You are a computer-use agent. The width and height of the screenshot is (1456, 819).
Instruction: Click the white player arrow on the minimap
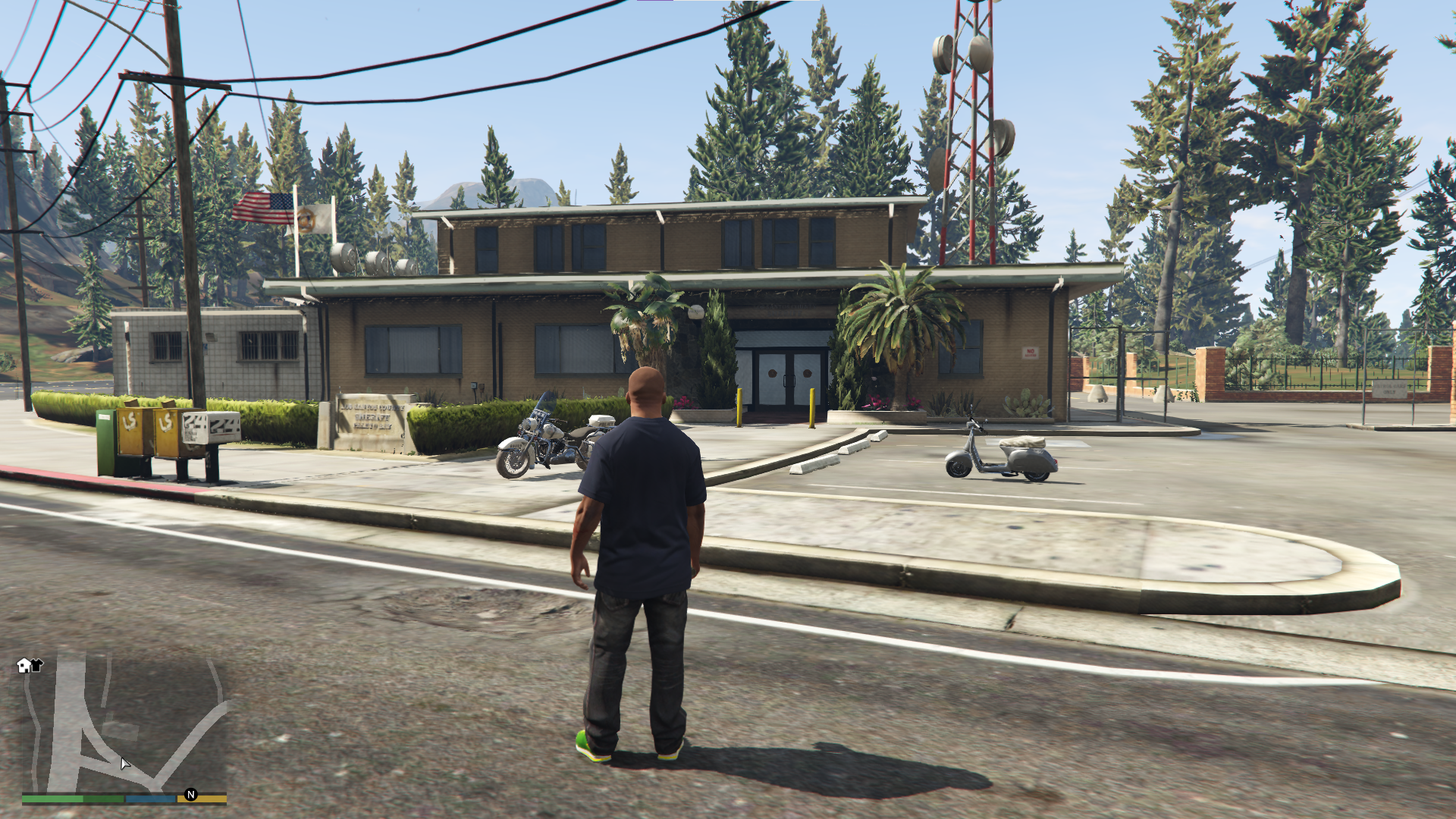pyautogui.click(x=125, y=764)
